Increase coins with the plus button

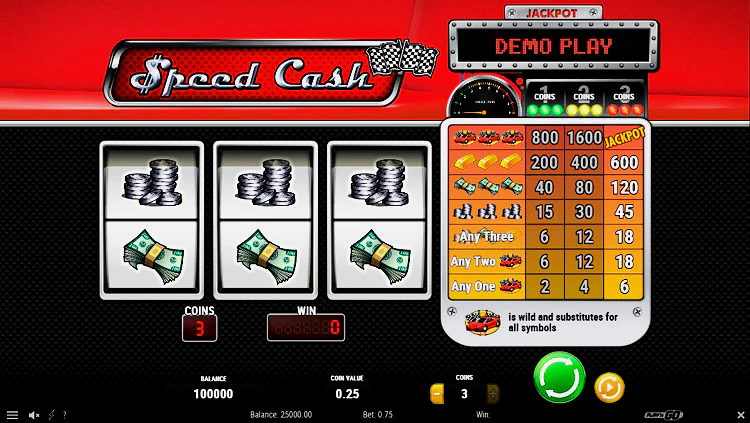coord(491,394)
